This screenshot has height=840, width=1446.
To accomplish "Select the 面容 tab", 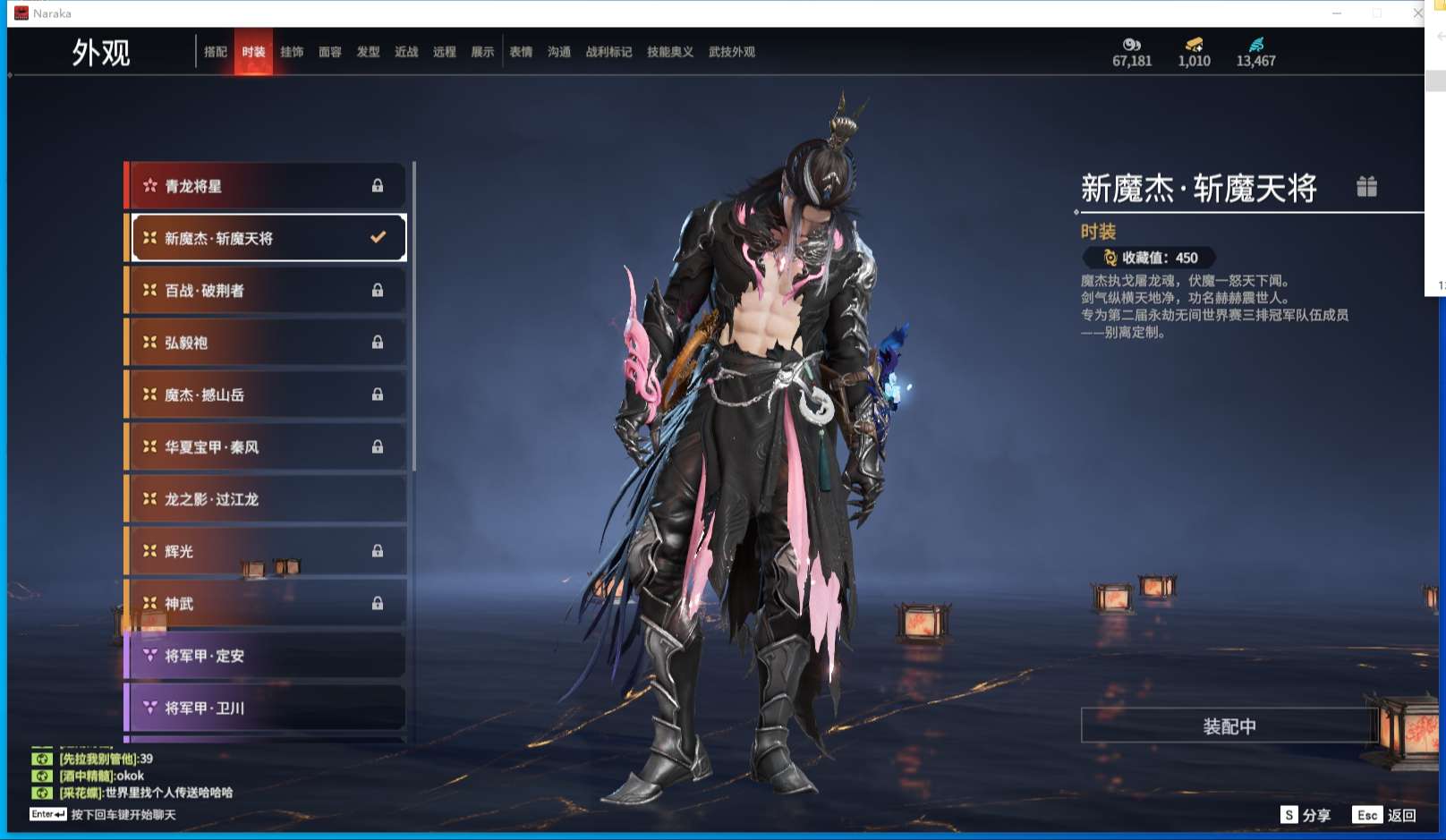I will 330,52.
